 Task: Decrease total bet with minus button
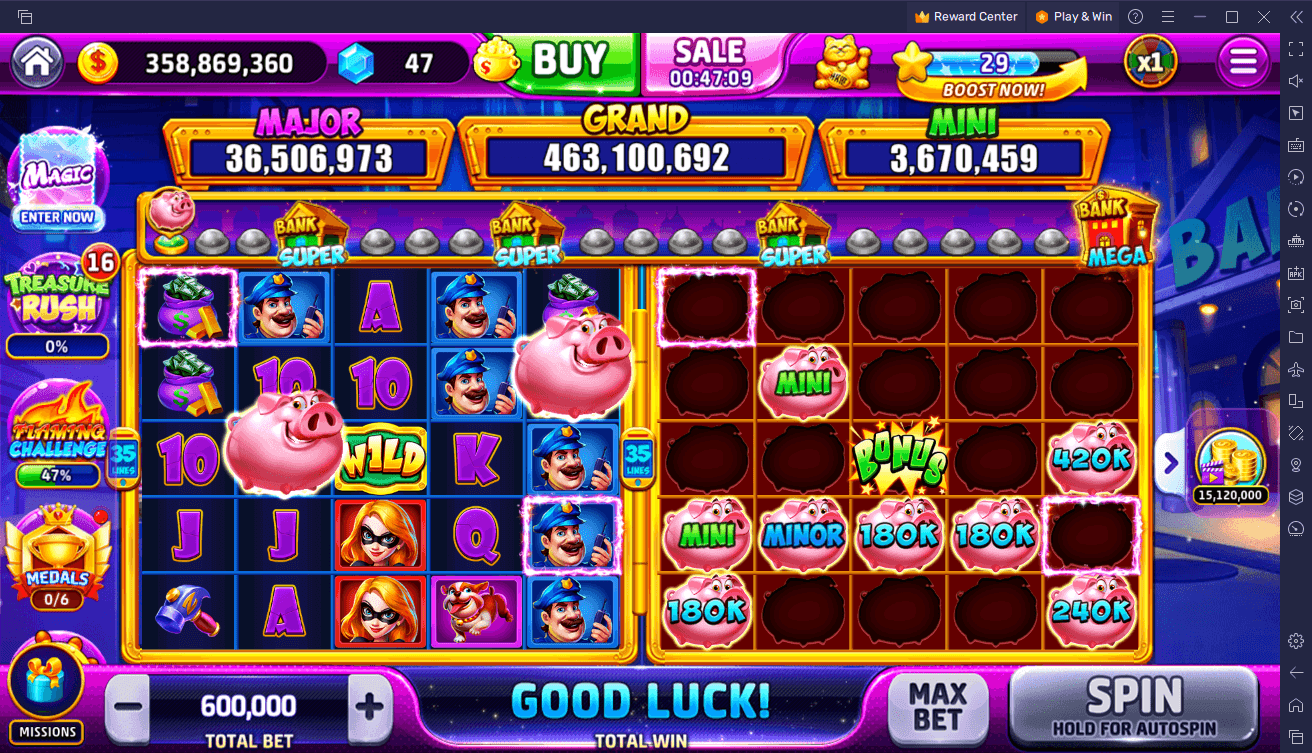pyautogui.click(x=128, y=707)
